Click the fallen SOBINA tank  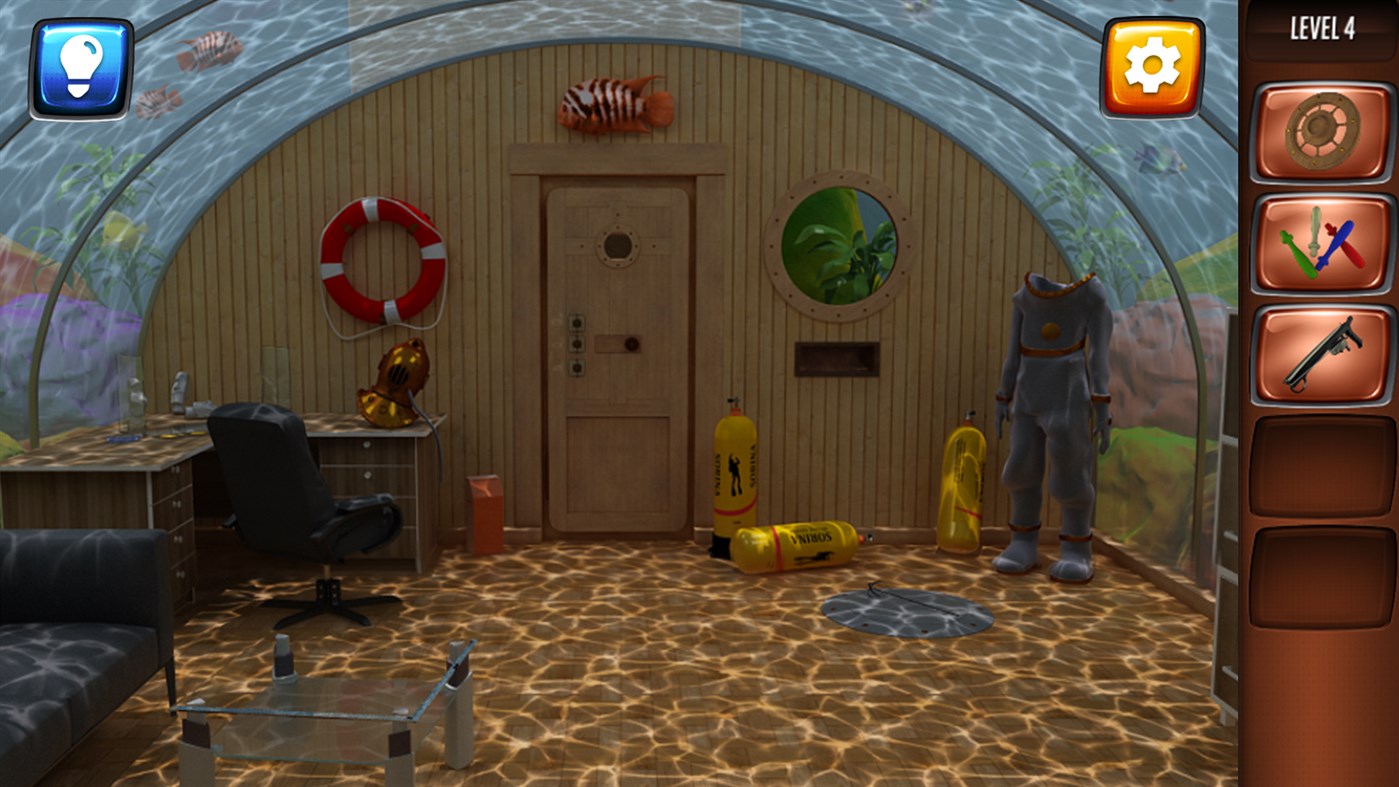point(795,543)
